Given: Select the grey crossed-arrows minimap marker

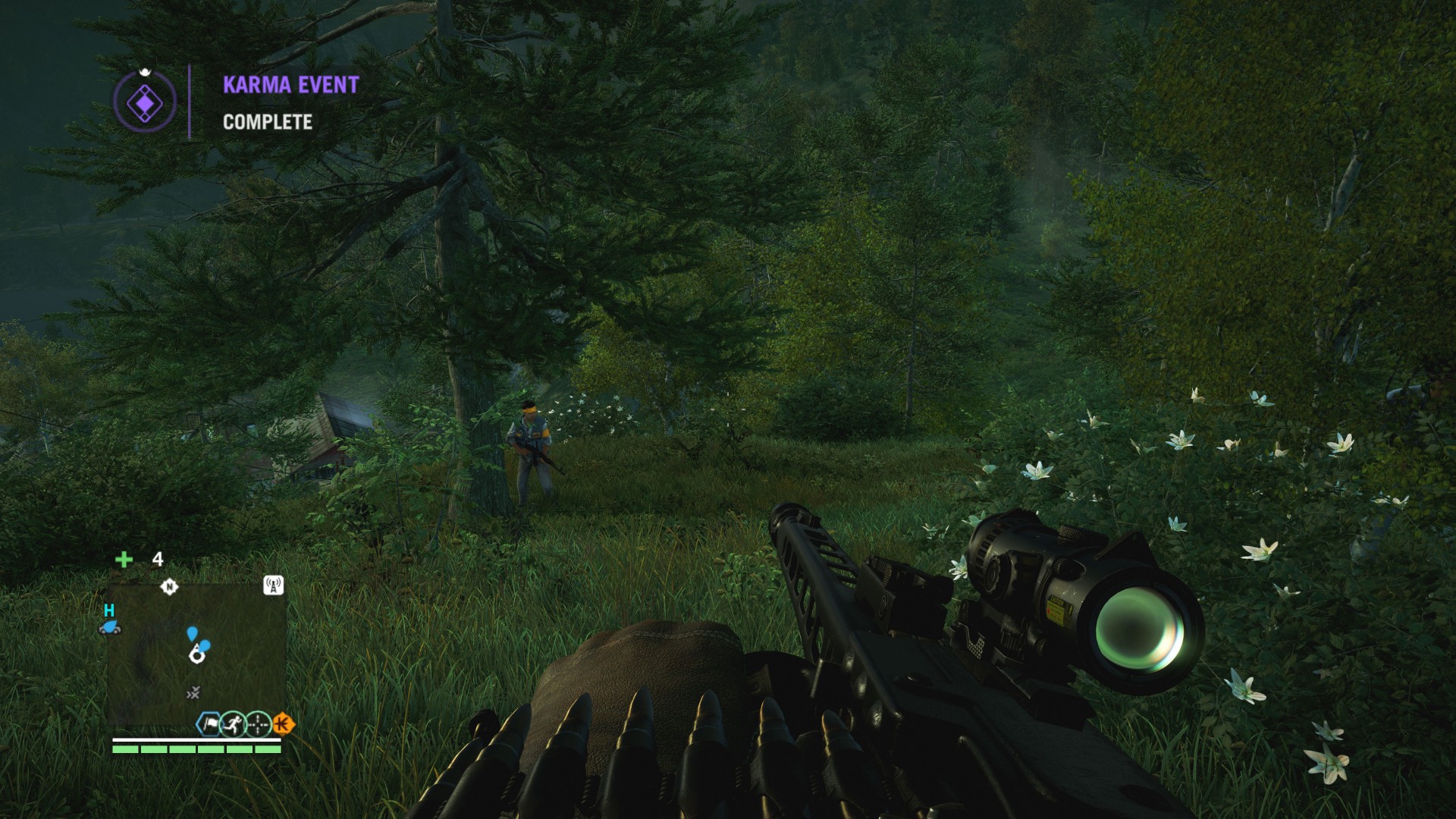Looking at the screenshot, I should [193, 692].
